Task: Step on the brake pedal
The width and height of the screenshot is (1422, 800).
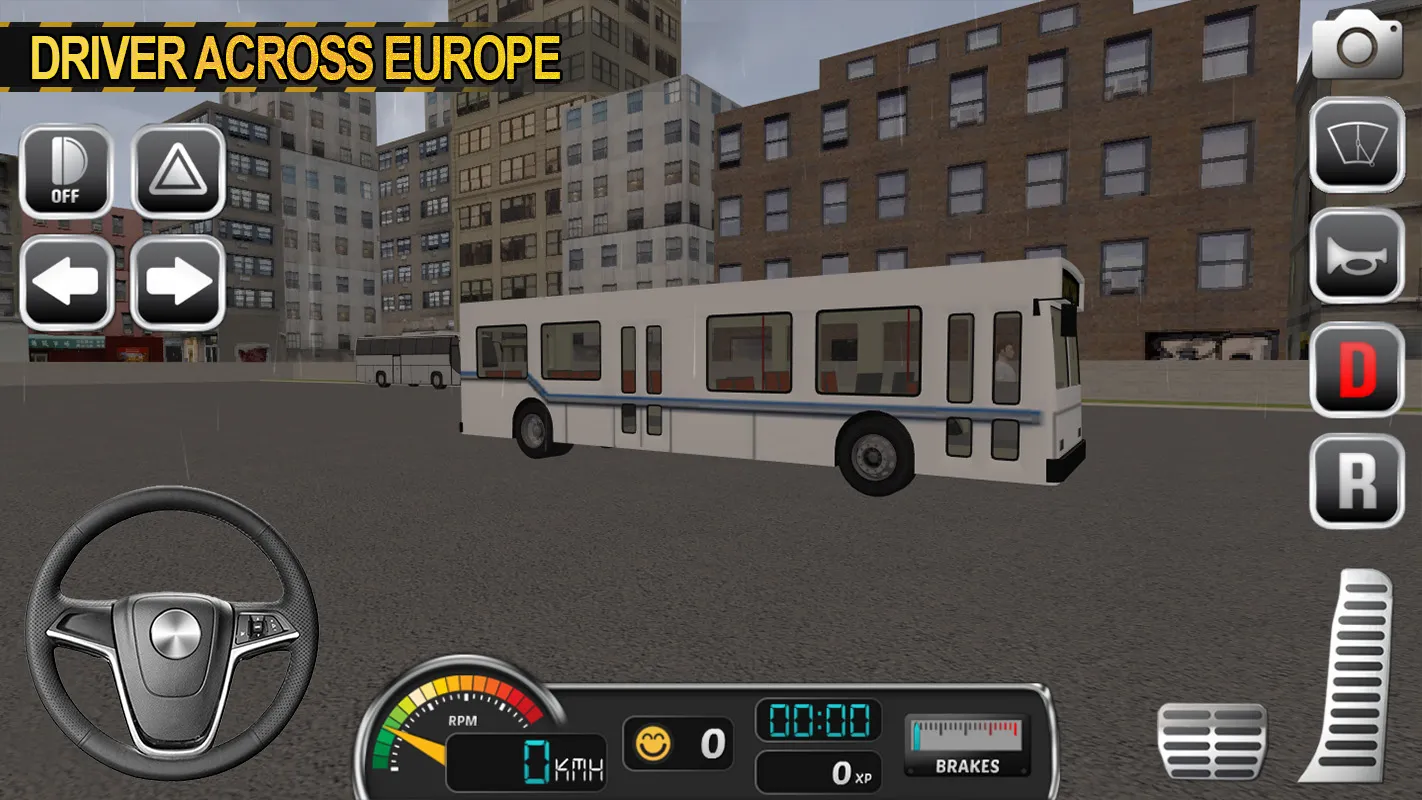Action: [1211, 741]
